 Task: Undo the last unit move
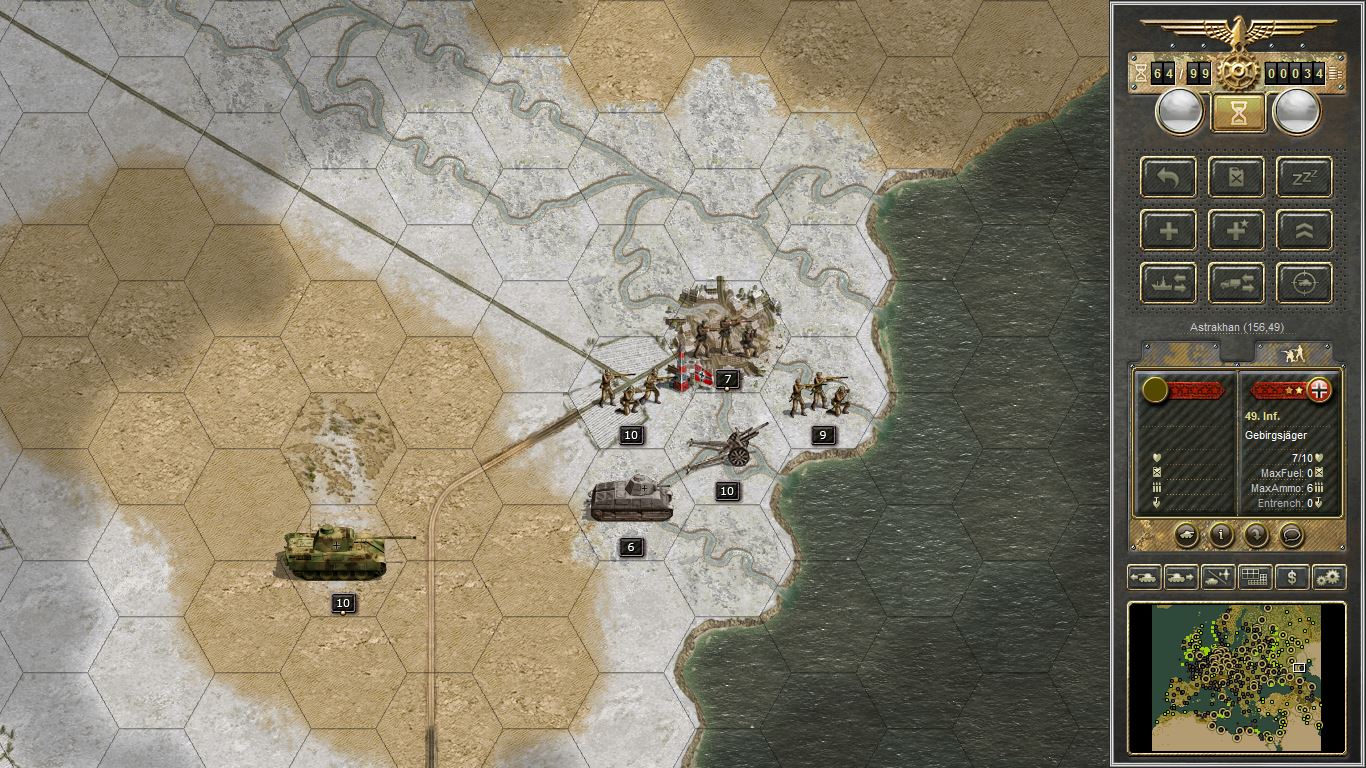click(1167, 177)
